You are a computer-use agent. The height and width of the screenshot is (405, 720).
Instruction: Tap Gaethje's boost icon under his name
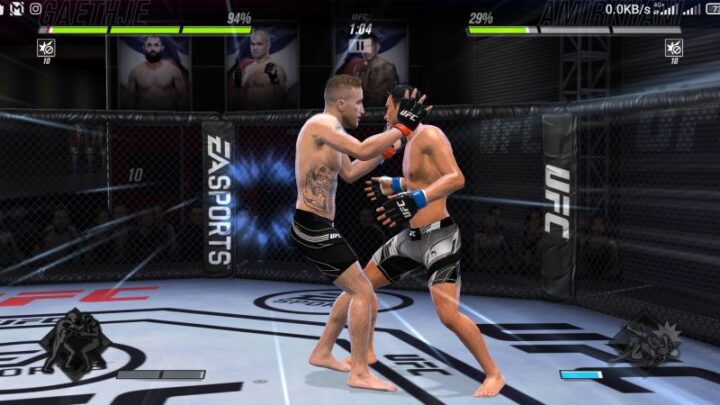click(x=45, y=47)
